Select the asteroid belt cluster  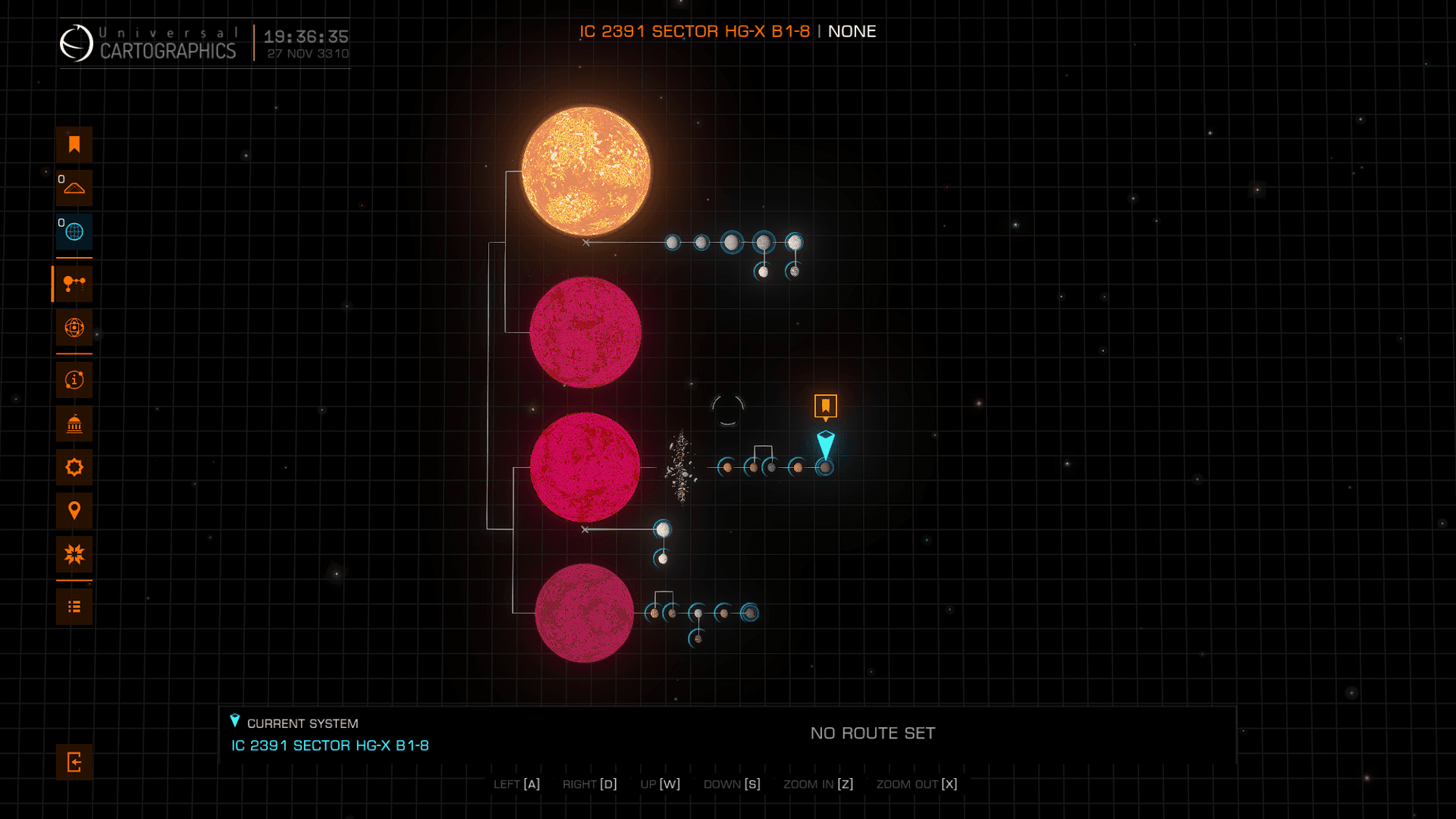click(681, 467)
